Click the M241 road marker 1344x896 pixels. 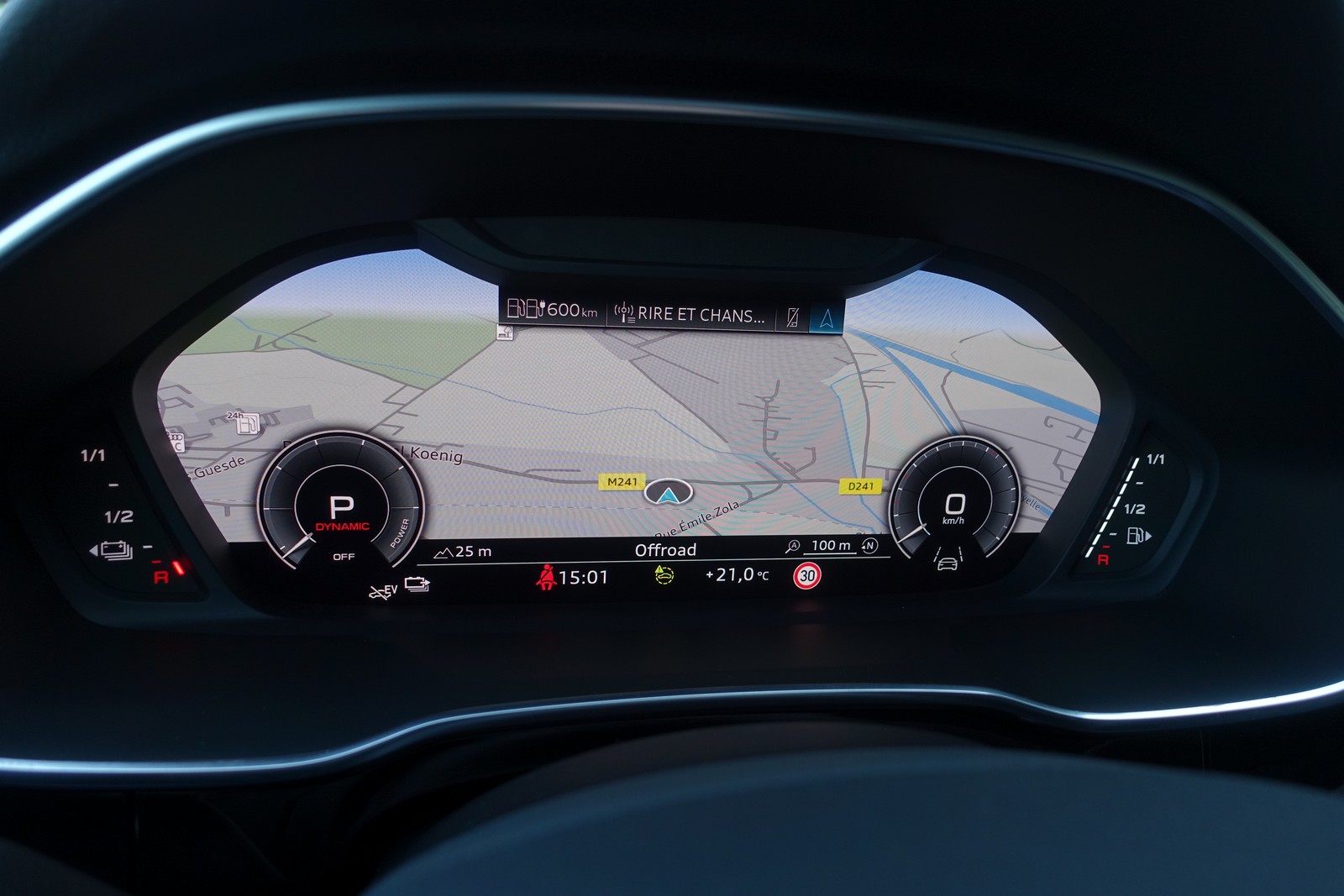click(x=622, y=481)
